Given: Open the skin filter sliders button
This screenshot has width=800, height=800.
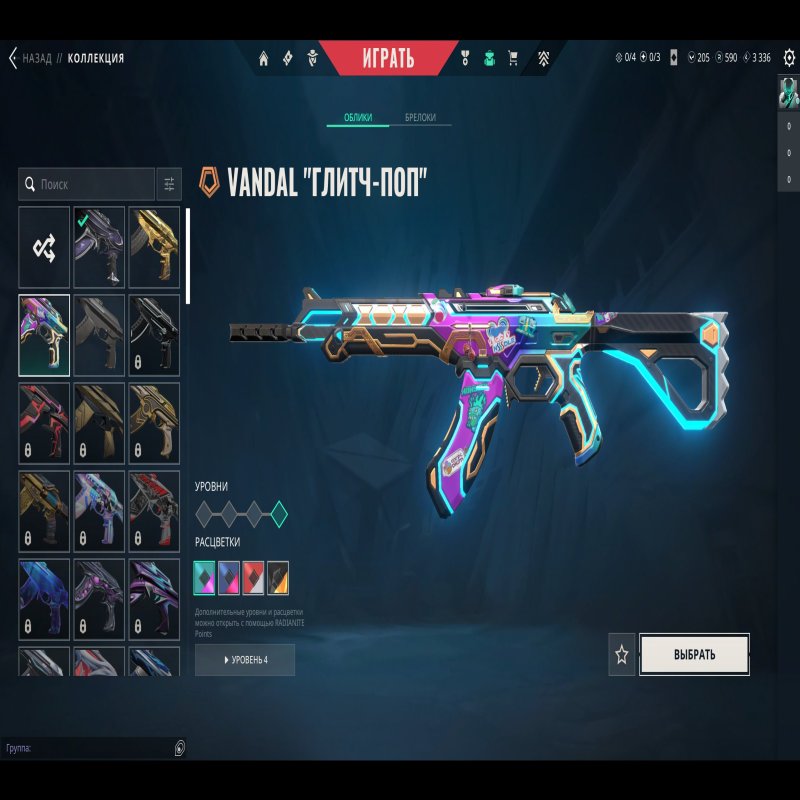Looking at the screenshot, I should [x=169, y=185].
